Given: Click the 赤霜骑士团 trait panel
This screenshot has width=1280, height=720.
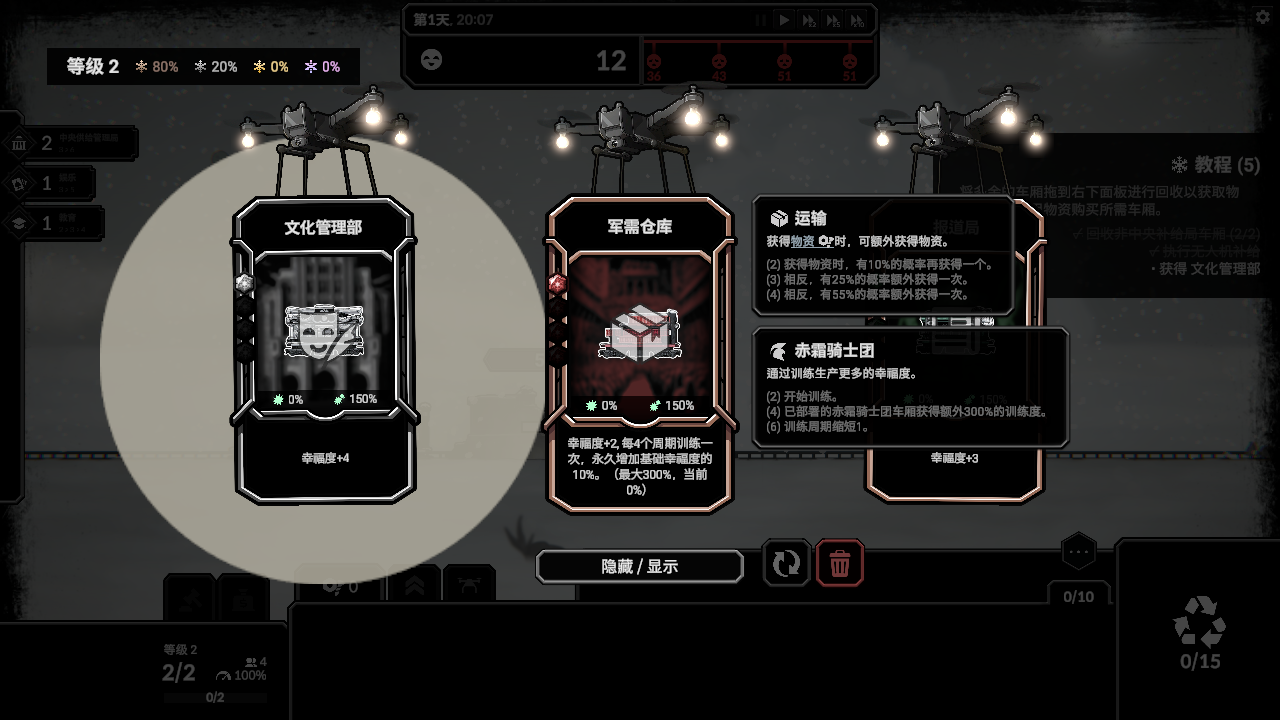Looking at the screenshot, I should tap(910, 387).
